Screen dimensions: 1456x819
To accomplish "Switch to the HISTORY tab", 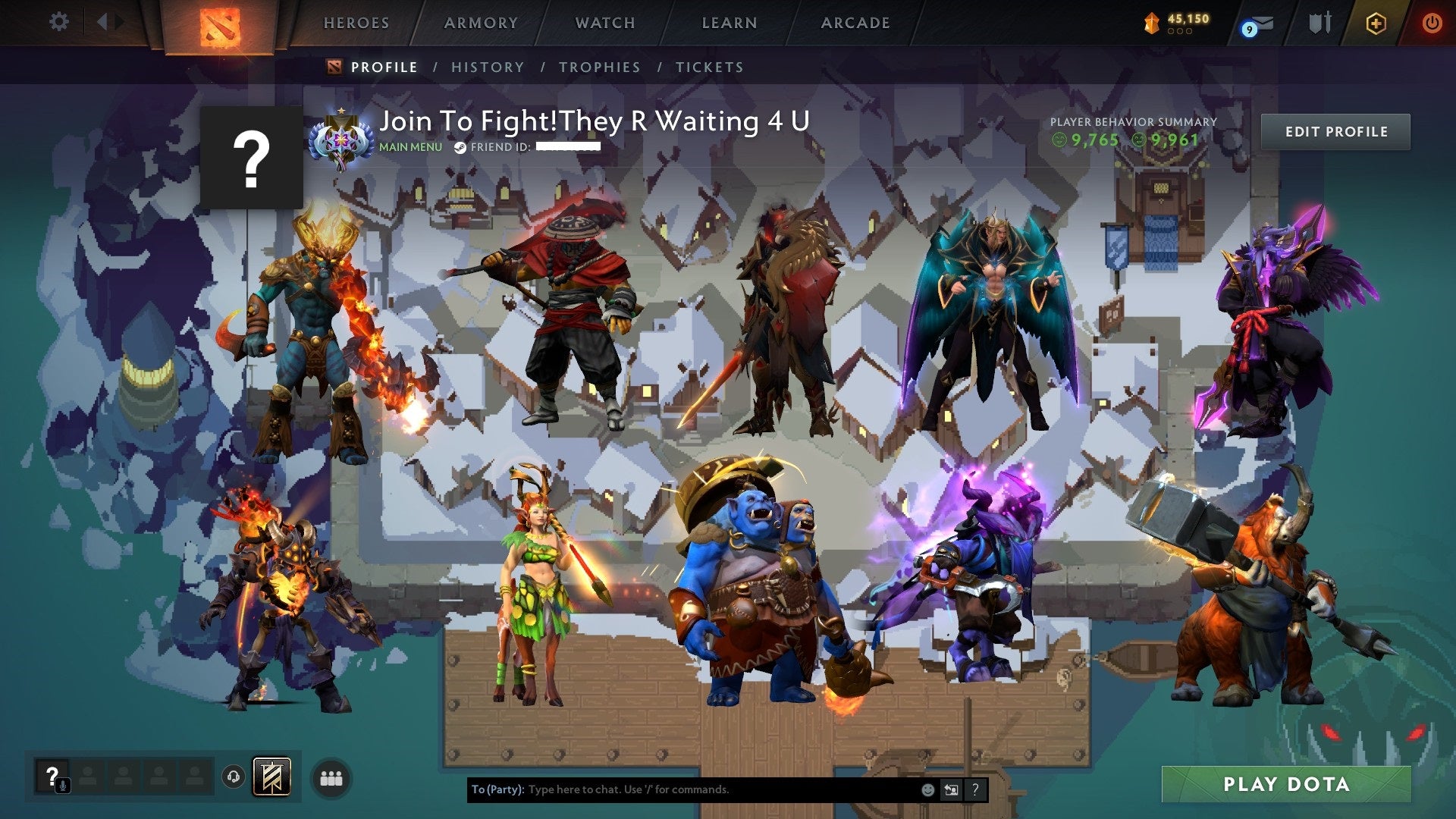I will pos(487,67).
